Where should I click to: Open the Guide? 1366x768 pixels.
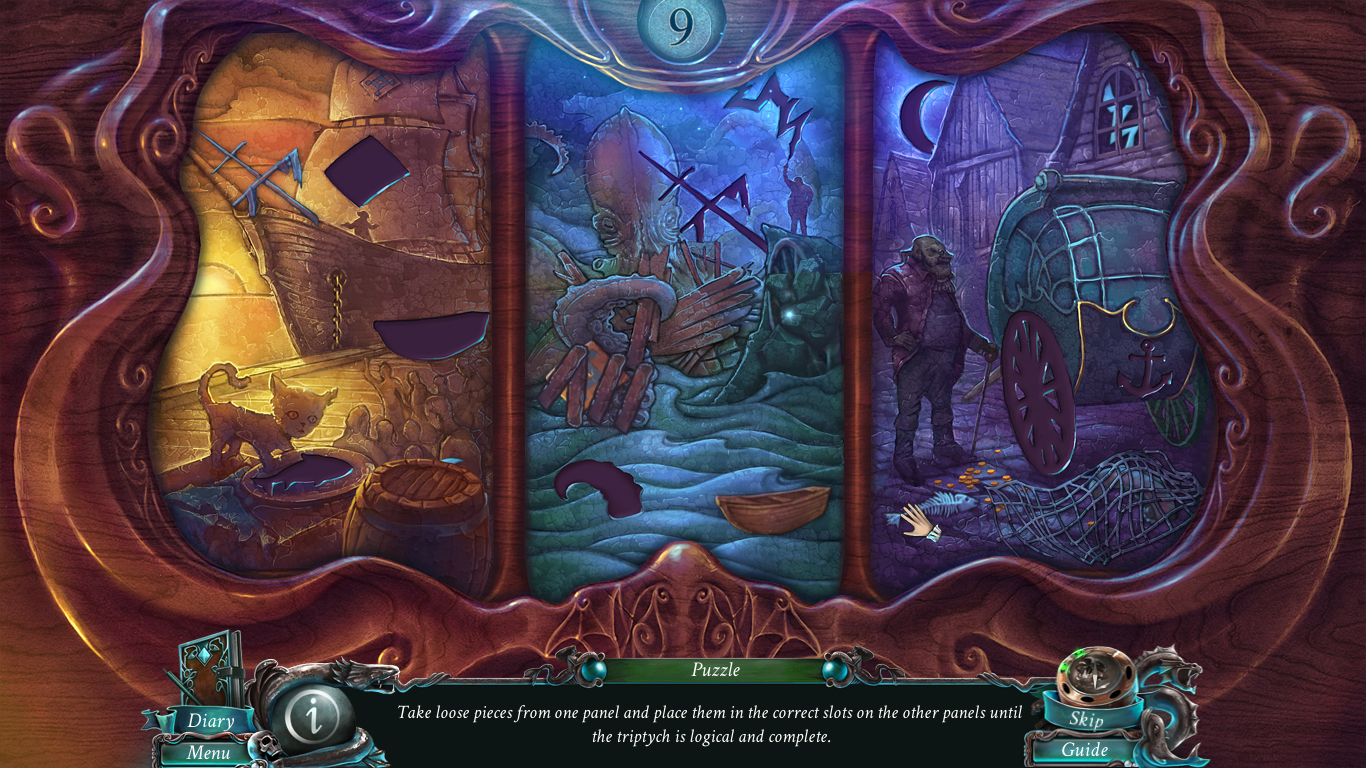pyautogui.click(x=1087, y=750)
